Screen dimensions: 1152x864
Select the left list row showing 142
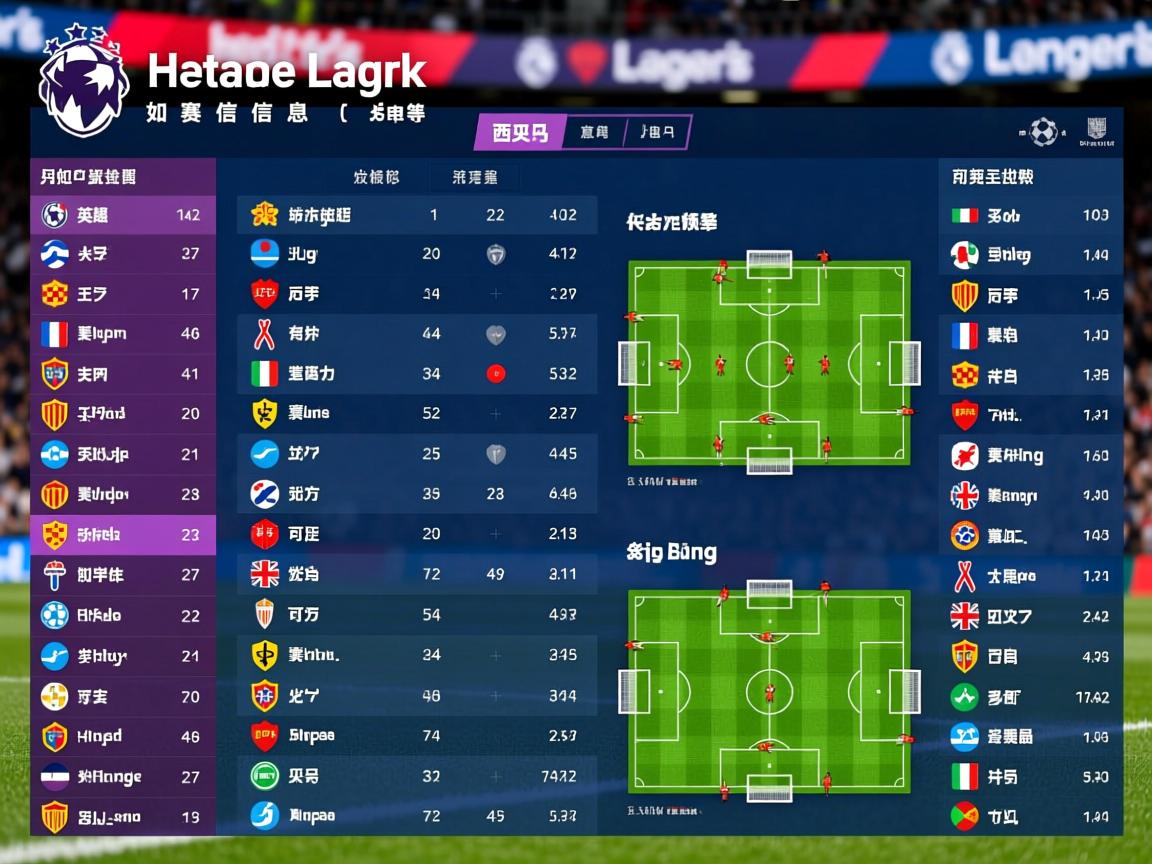pos(123,215)
